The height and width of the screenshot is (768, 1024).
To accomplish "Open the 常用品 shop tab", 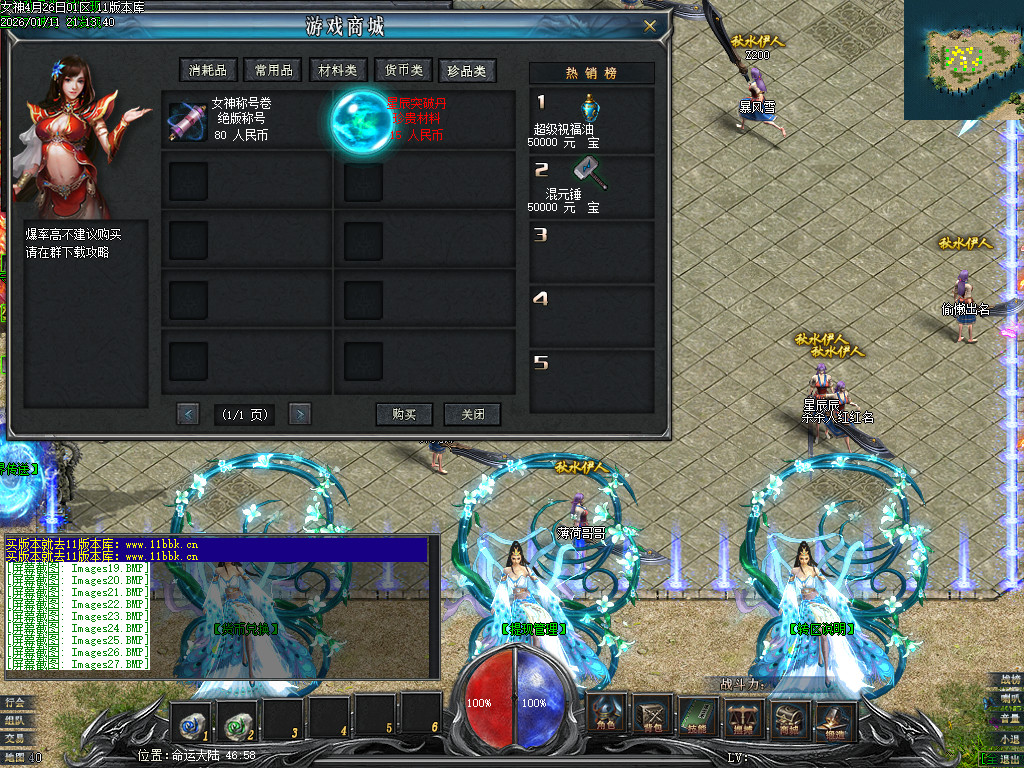I will (x=273, y=70).
